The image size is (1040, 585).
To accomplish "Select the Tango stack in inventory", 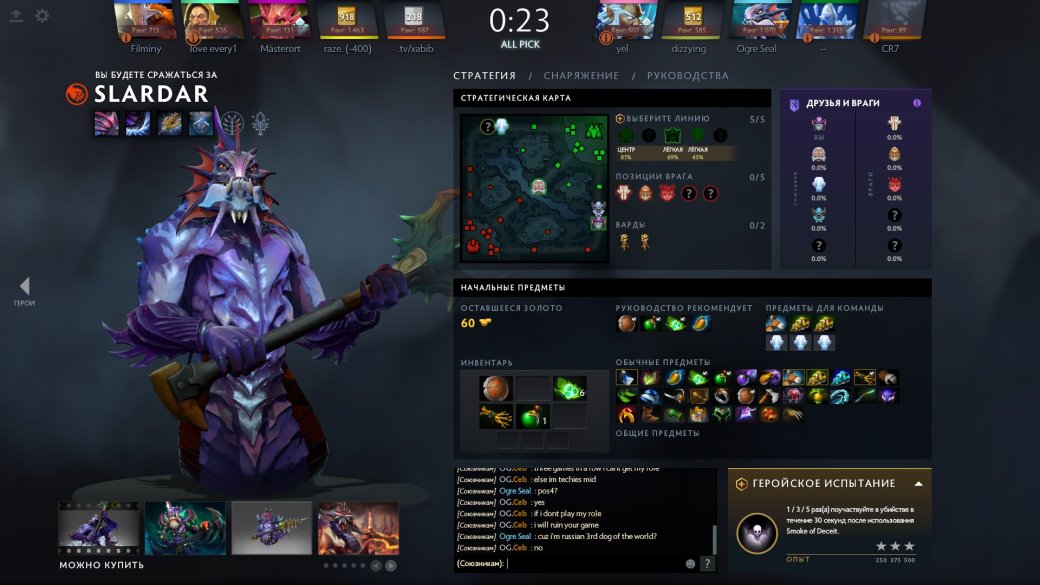I will [x=569, y=388].
